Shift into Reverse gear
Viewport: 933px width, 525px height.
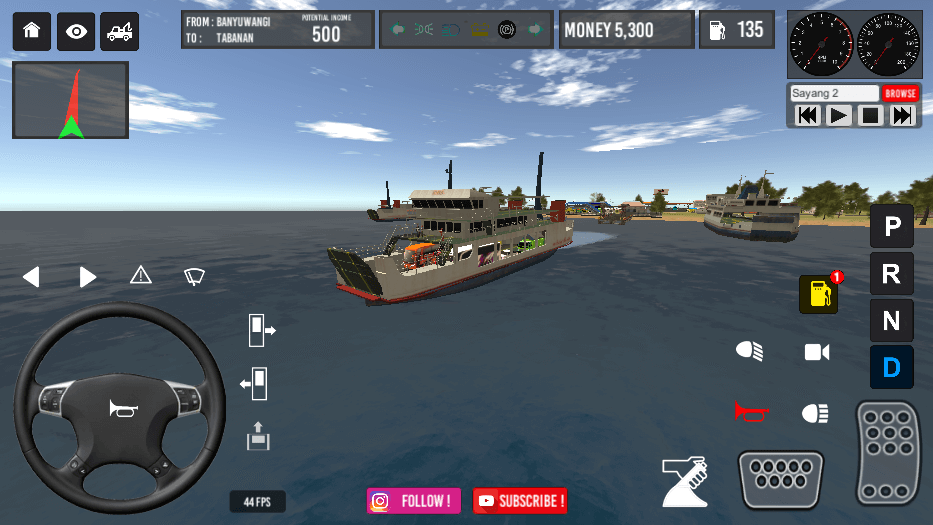click(x=891, y=273)
